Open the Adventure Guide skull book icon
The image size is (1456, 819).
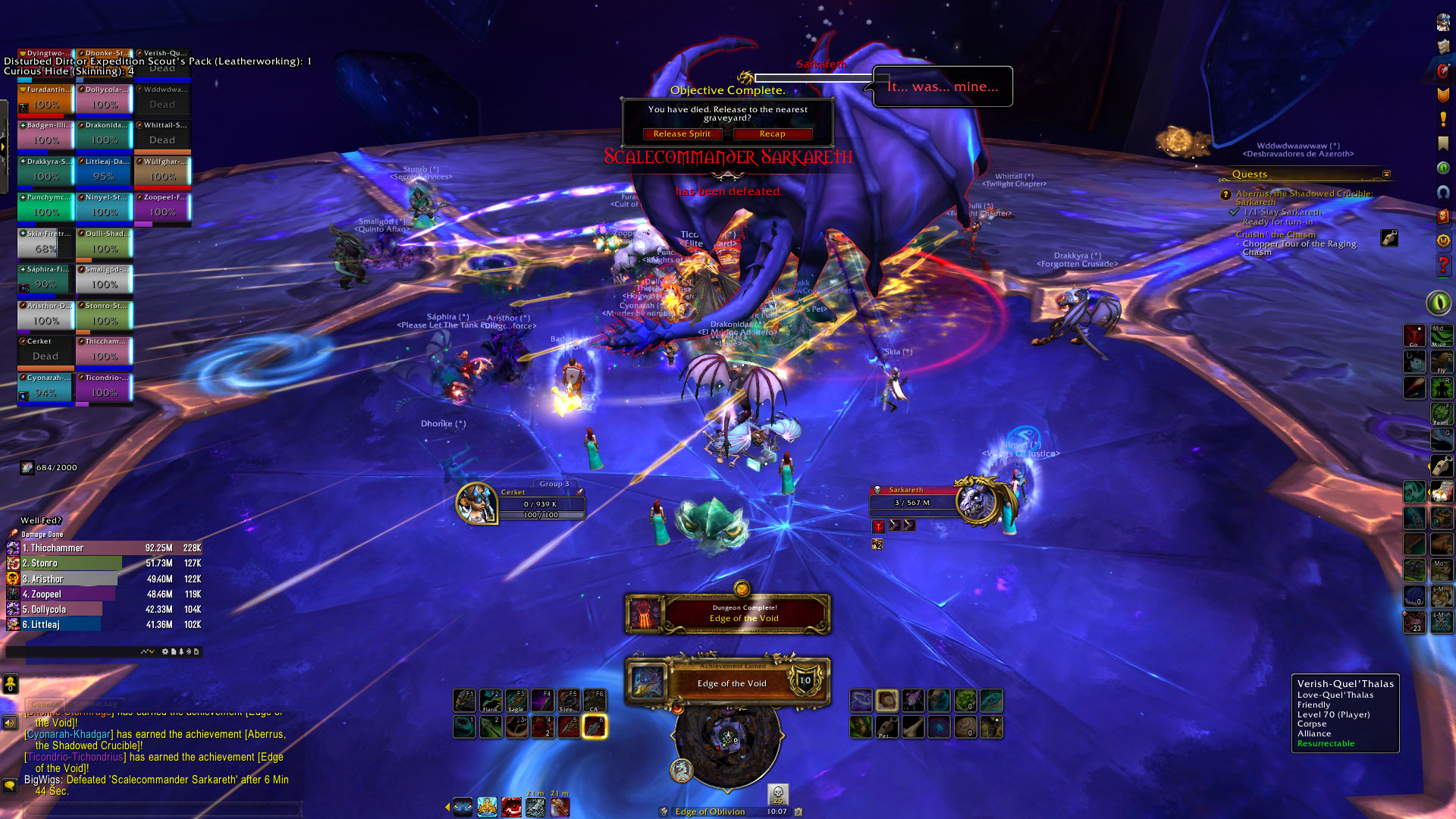tap(1443, 216)
